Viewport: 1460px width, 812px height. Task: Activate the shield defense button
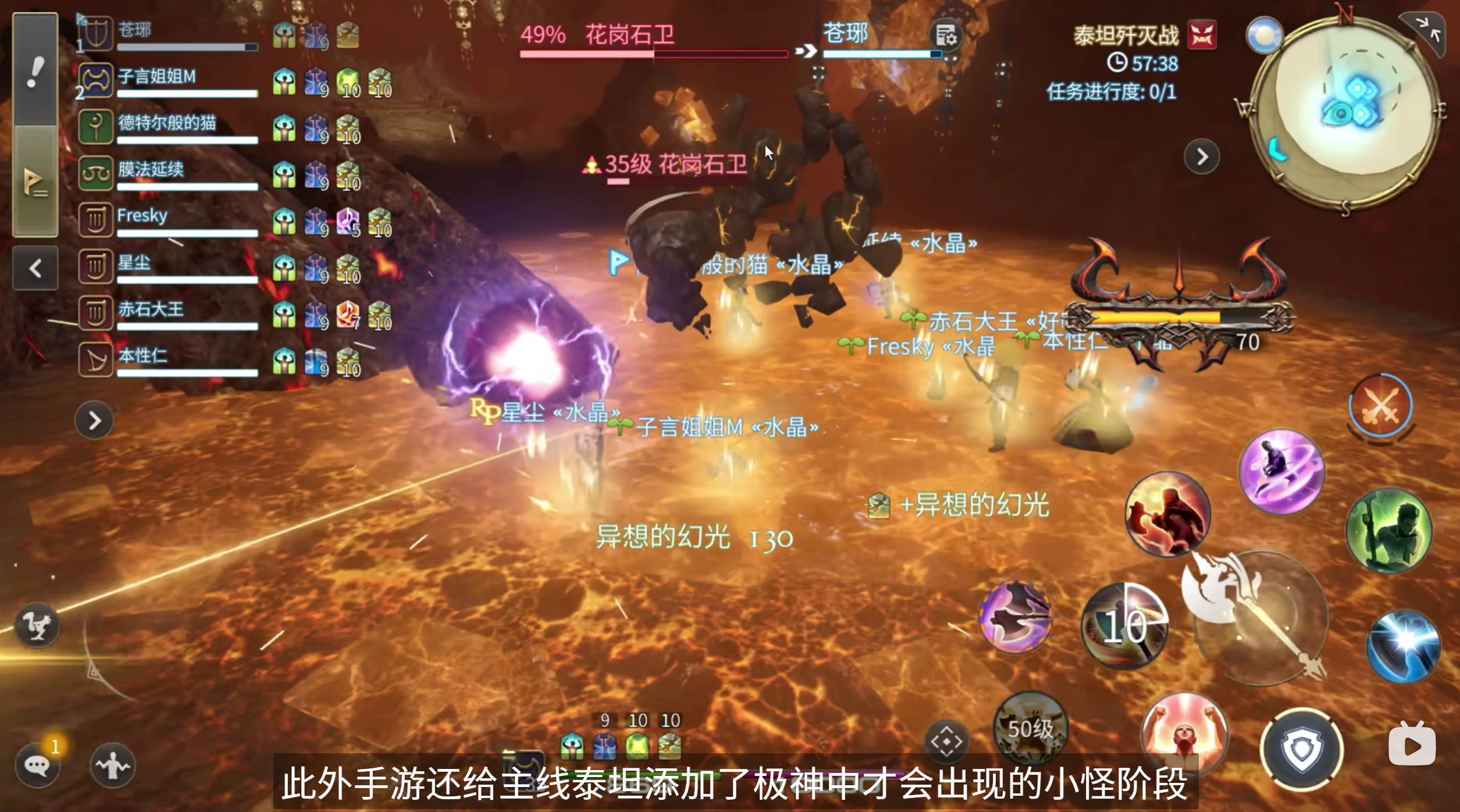(1302, 749)
